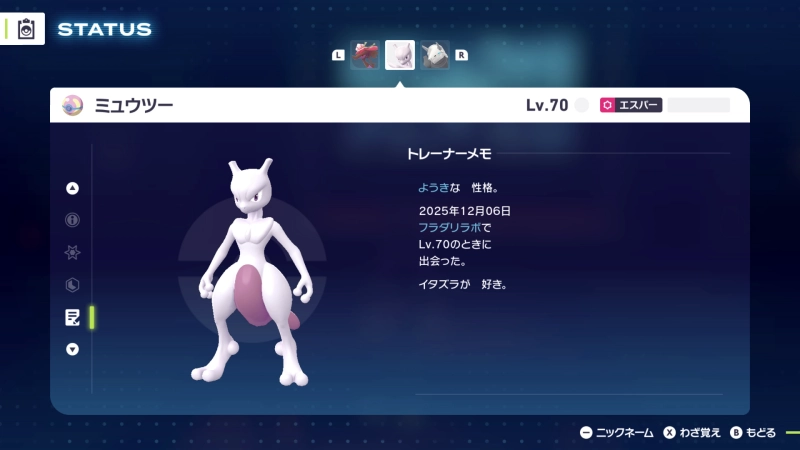Switch to the star-shaped stats tab
Viewport: 800px width, 450px height.
click(x=72, y=252)
